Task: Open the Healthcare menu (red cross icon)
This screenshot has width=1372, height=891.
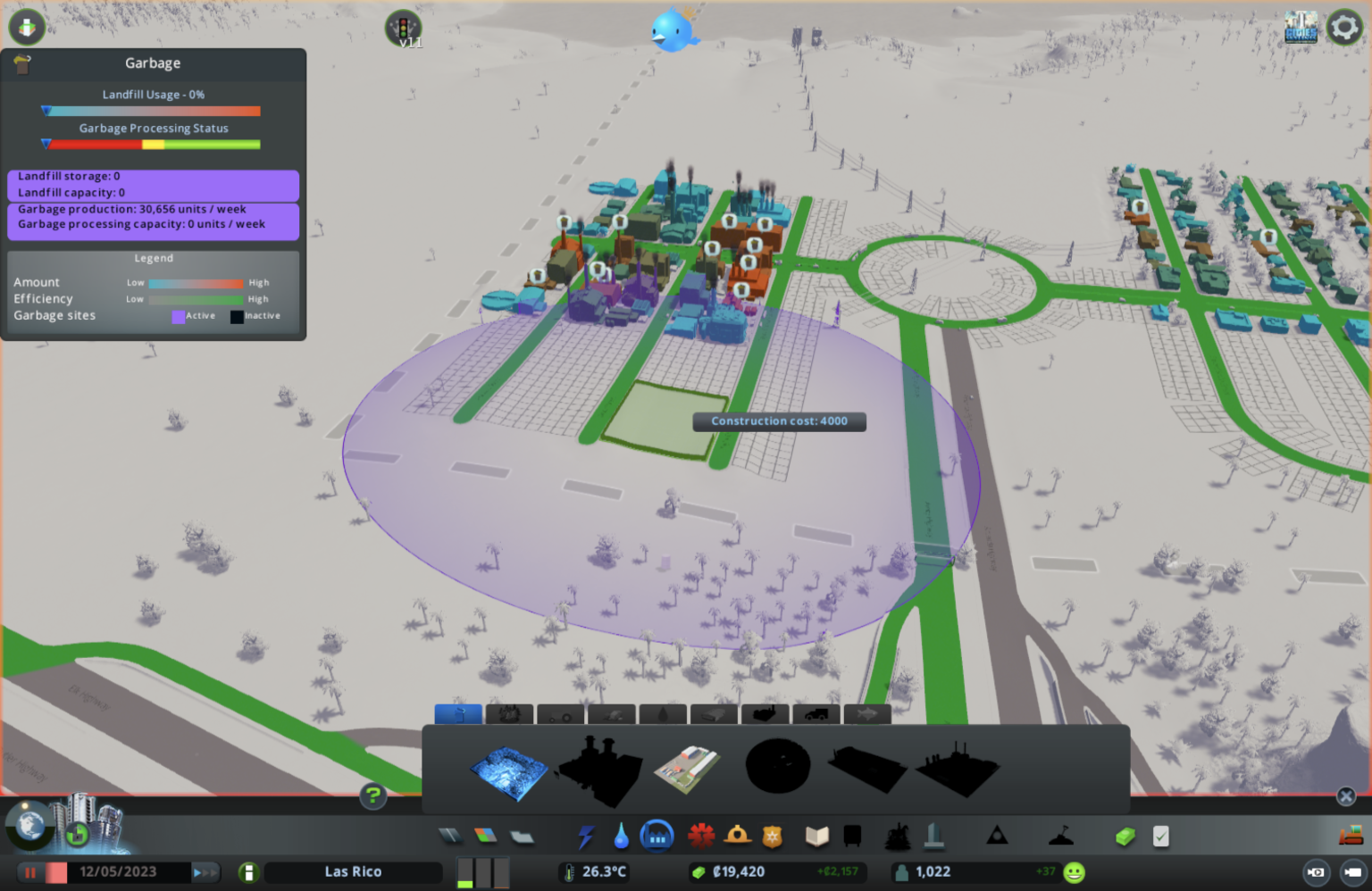Action: [x=701, y=836]
